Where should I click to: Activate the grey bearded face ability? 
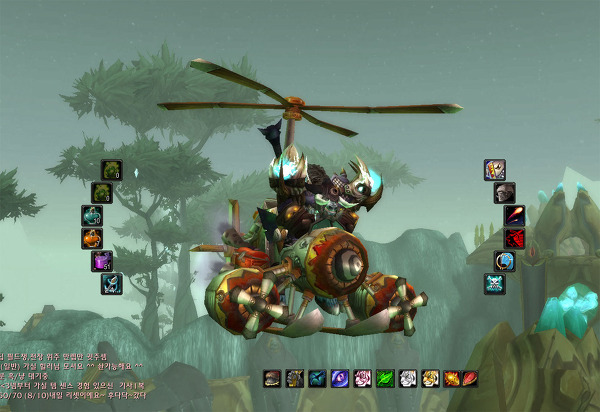coord(505,193)
